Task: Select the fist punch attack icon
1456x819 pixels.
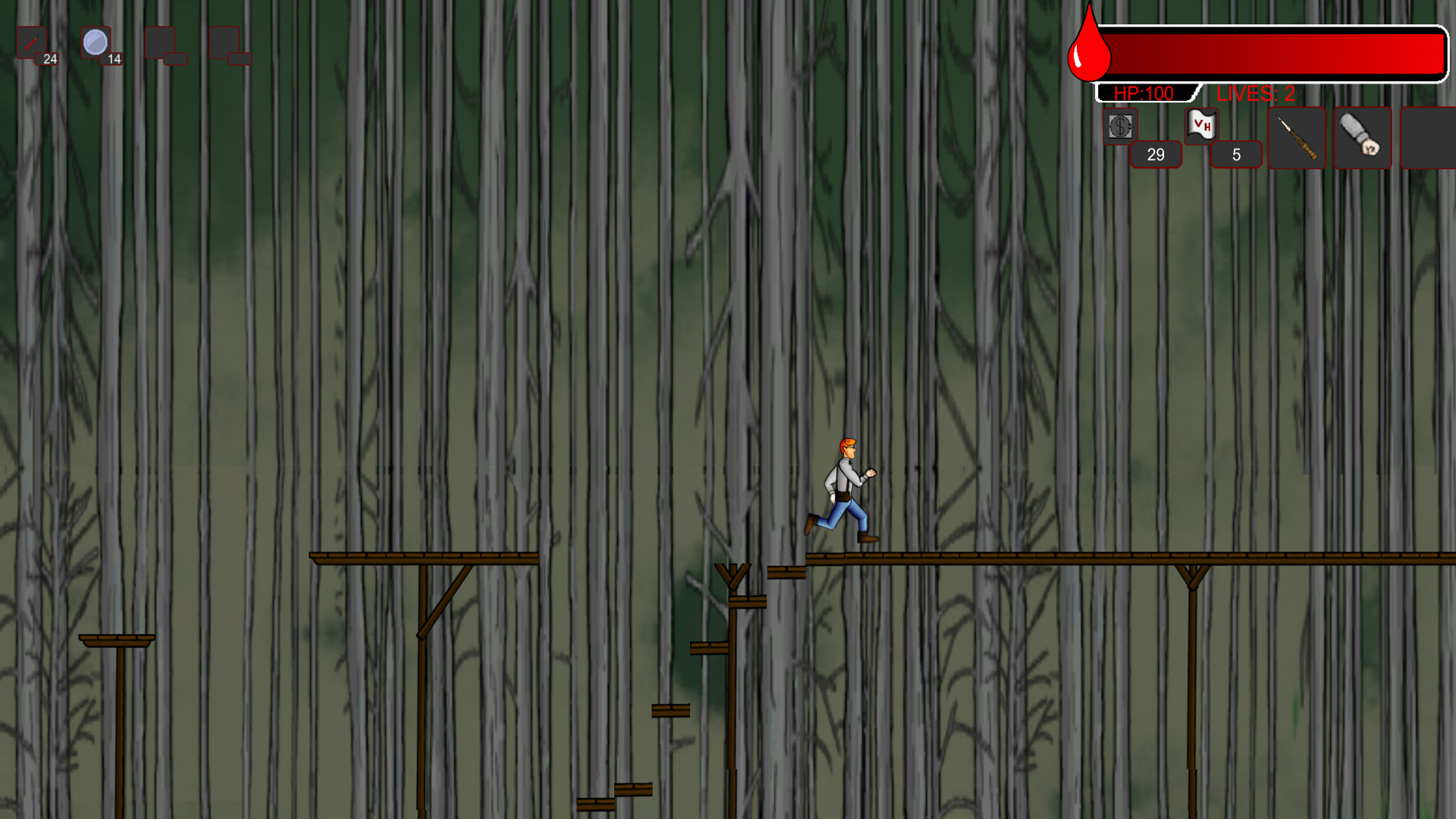Action: (x=1360, y=137)
